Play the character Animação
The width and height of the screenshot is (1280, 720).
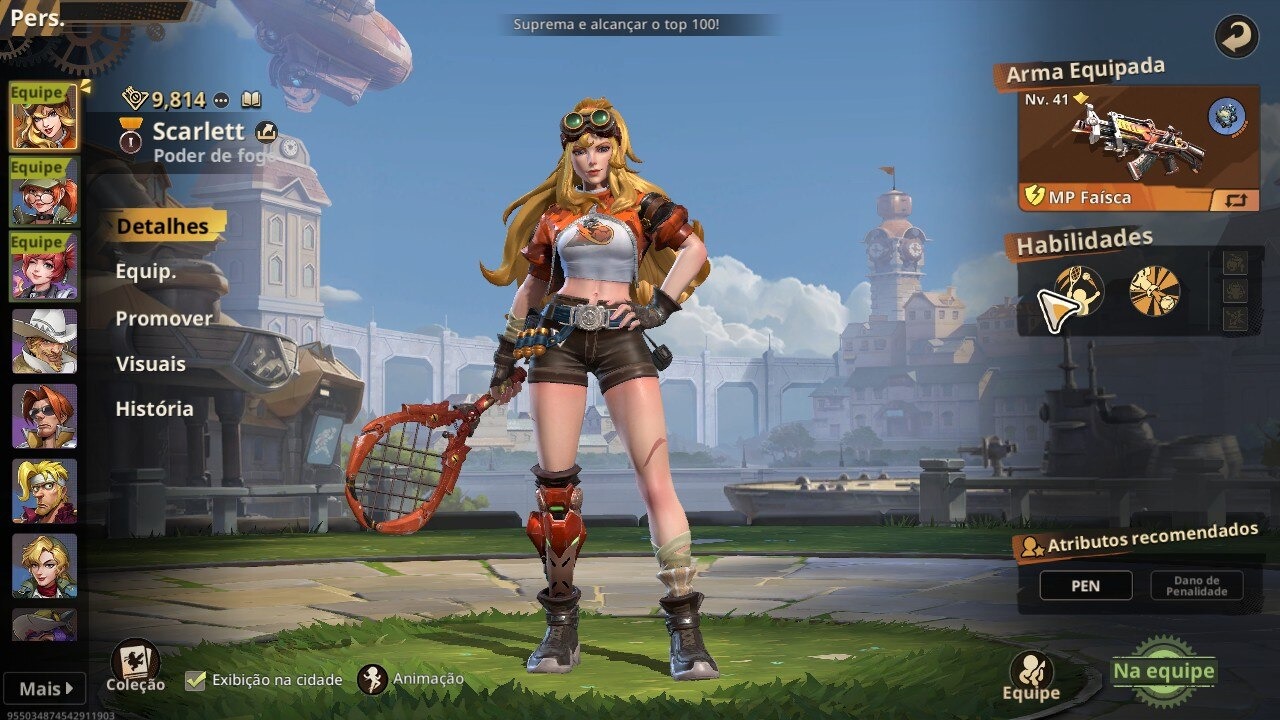[x=373, y=680]
